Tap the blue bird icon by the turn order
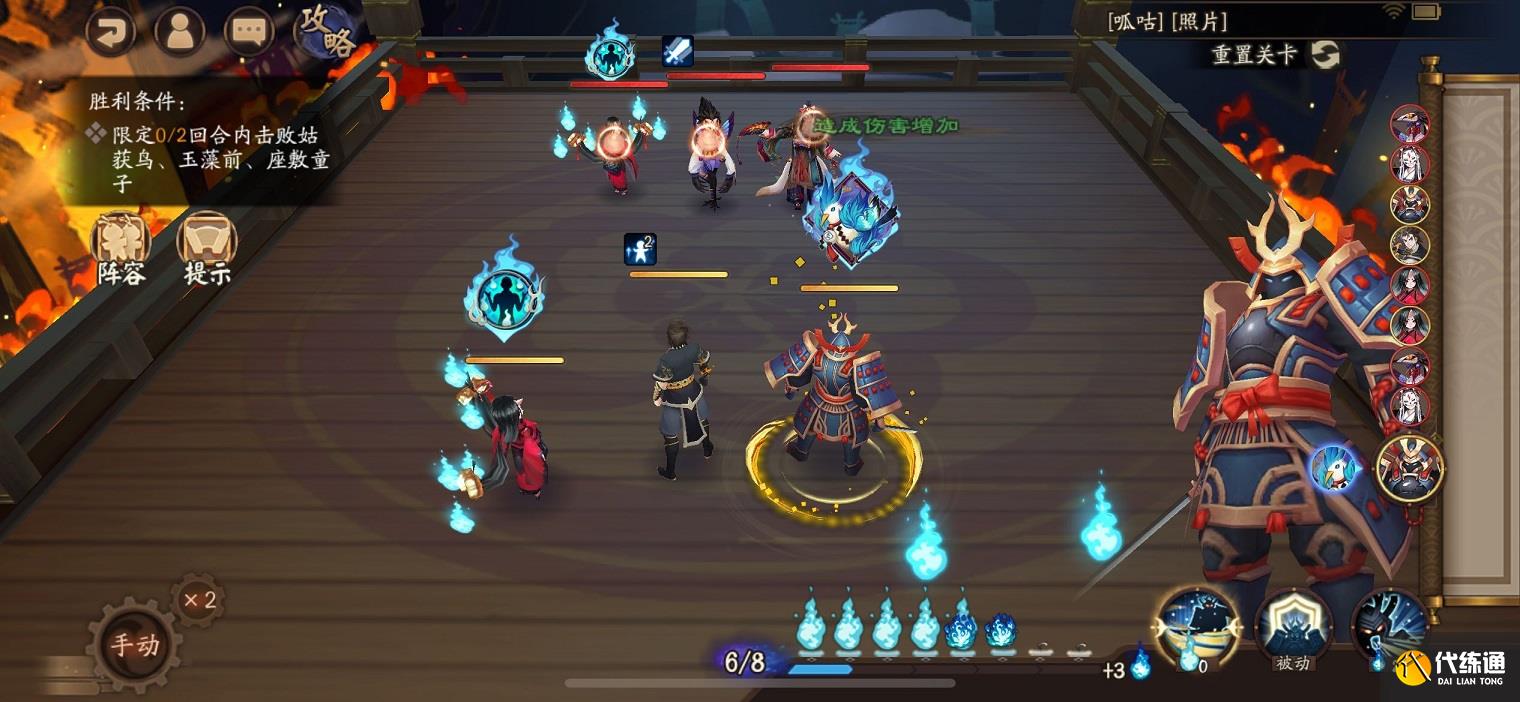The height and width of the screenshot is (702, 1520). point(1335,467)
